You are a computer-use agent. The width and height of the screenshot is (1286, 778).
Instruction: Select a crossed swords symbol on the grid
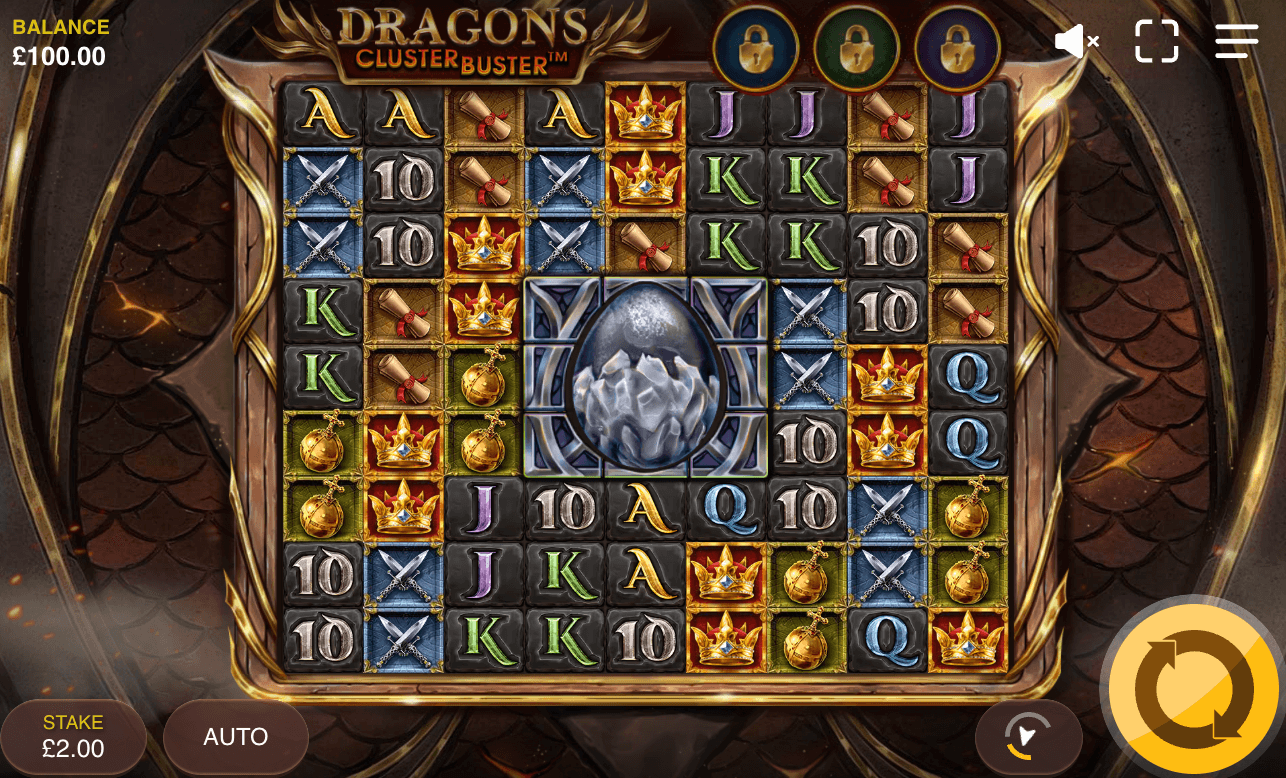(324, 180)
